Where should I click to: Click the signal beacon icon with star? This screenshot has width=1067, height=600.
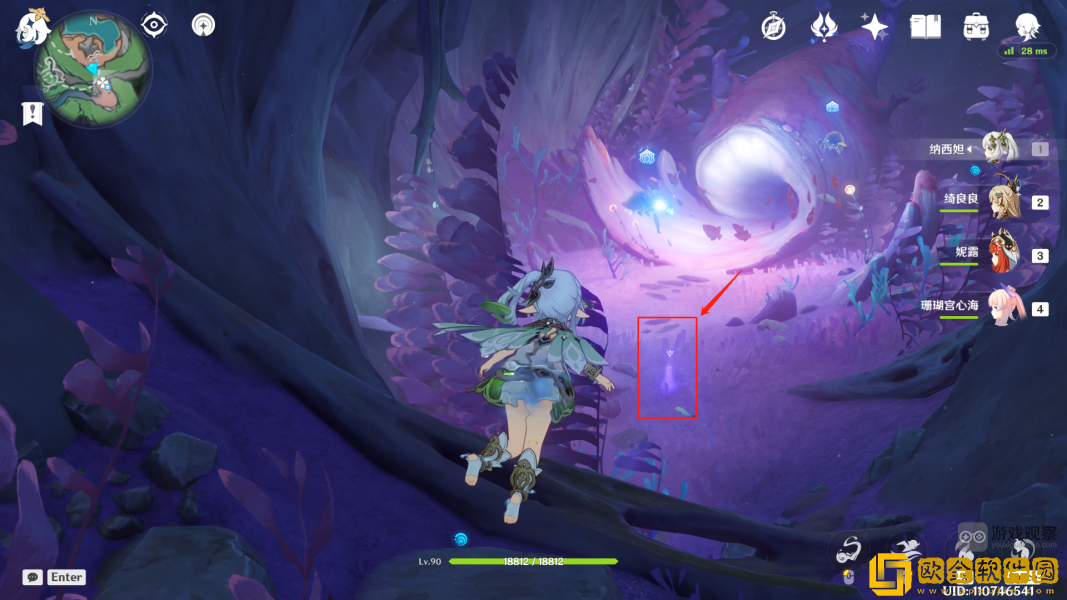click(203, 25)
